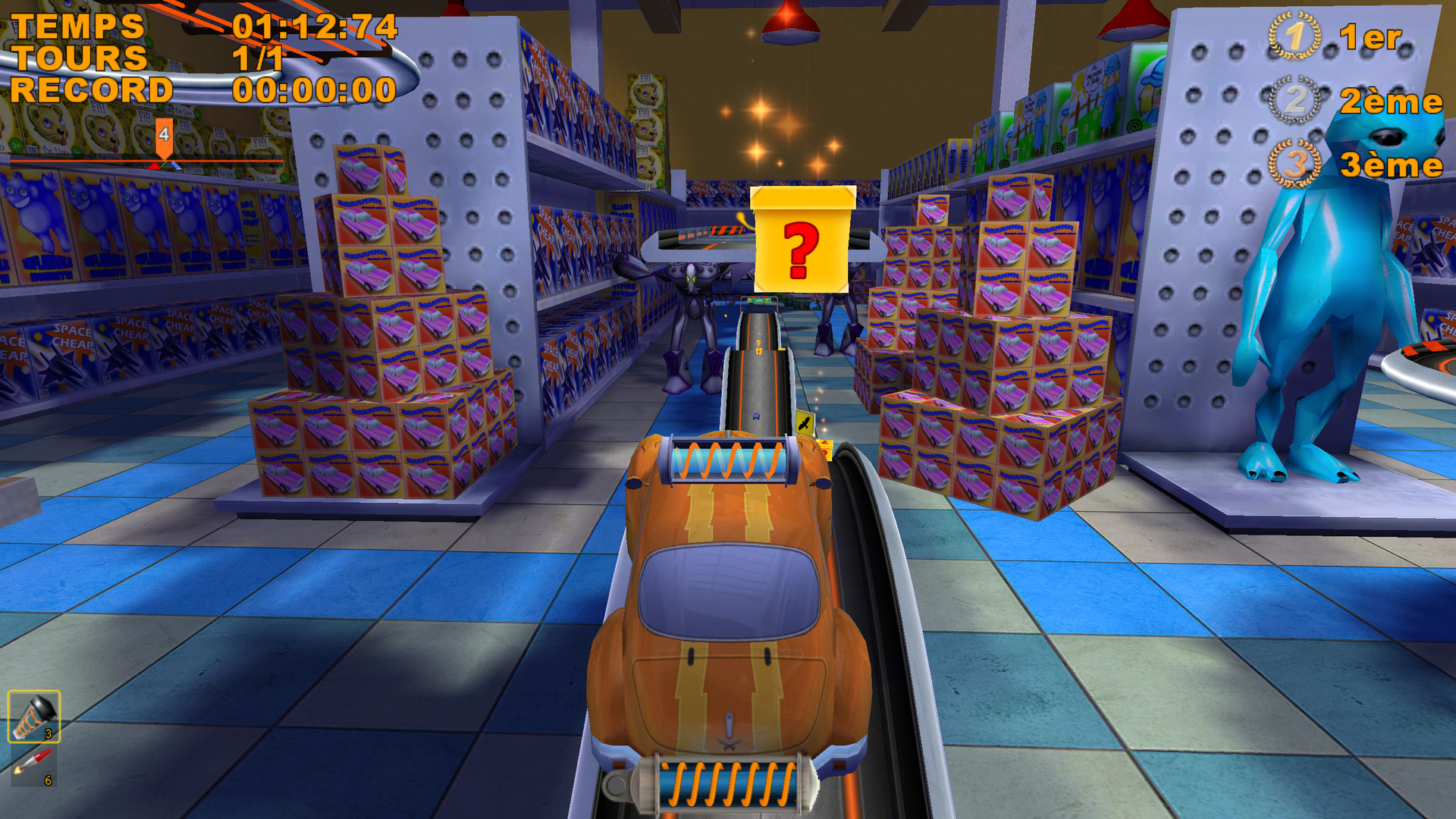
Task: Toggle the yellow highlight on the drill weapon slot
Action: tap(34, 717)
